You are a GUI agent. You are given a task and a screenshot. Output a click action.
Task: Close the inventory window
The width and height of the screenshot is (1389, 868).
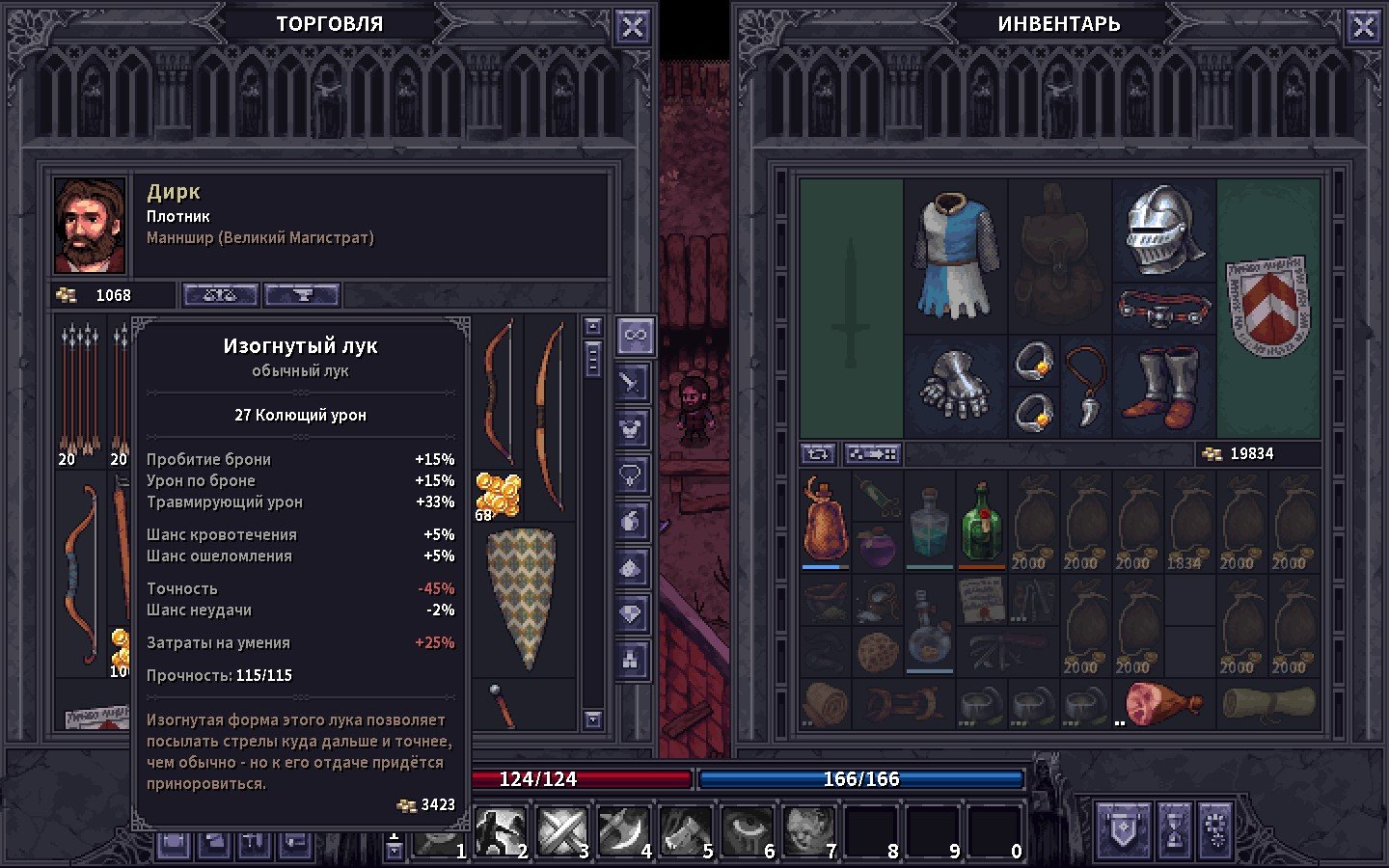coord(1363,27)
